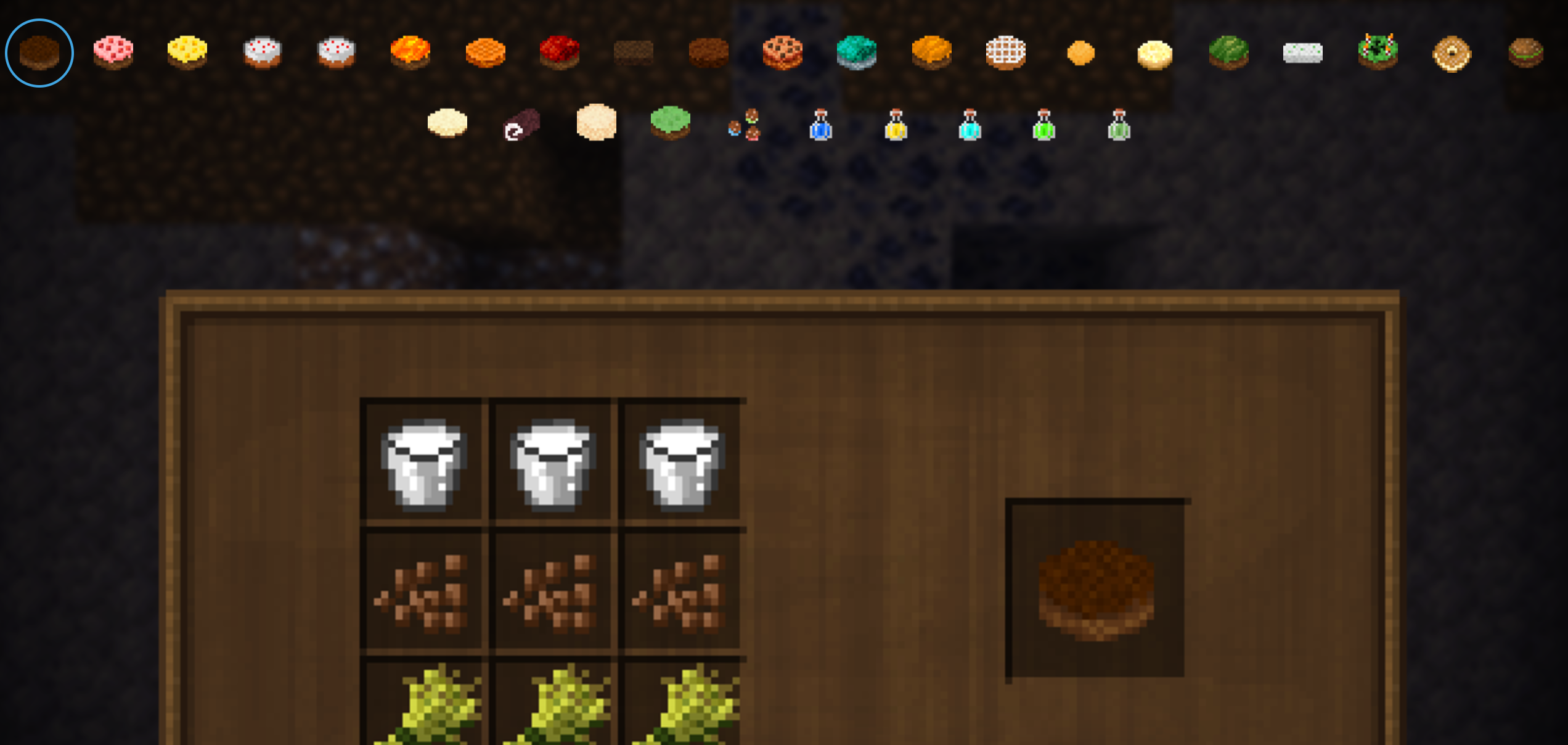Click the creeper wreath pancake icon

pyautogui.click(x=1378, y=53)
